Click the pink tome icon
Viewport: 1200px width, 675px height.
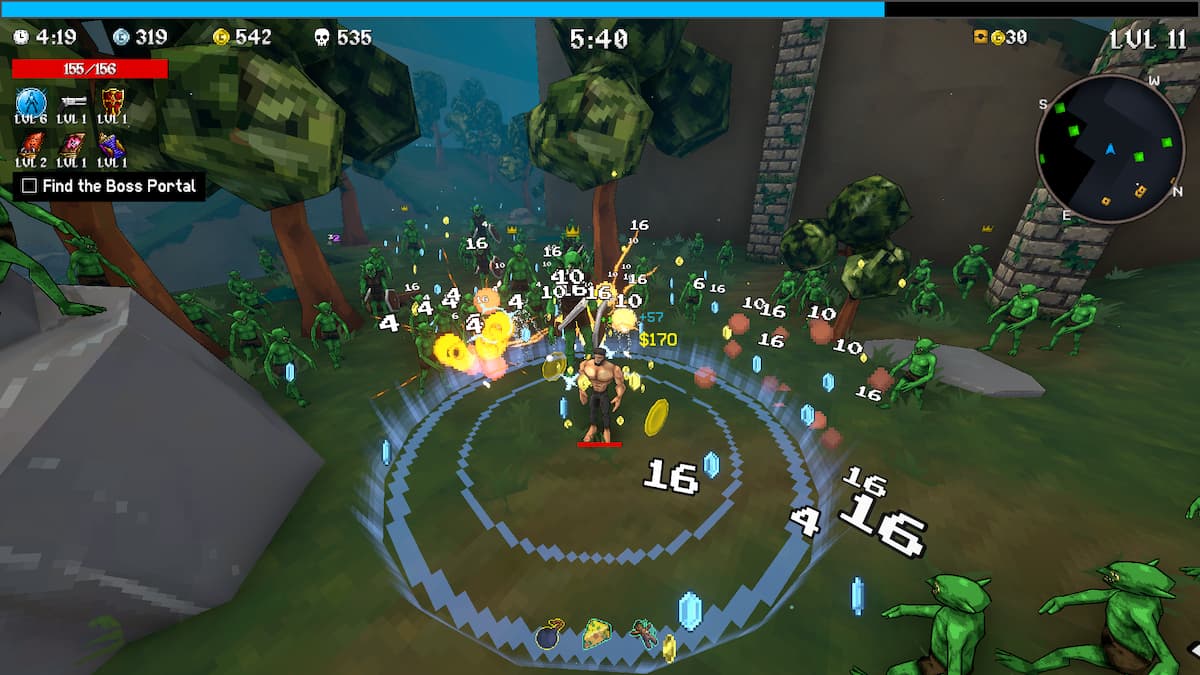coord(71,144)
